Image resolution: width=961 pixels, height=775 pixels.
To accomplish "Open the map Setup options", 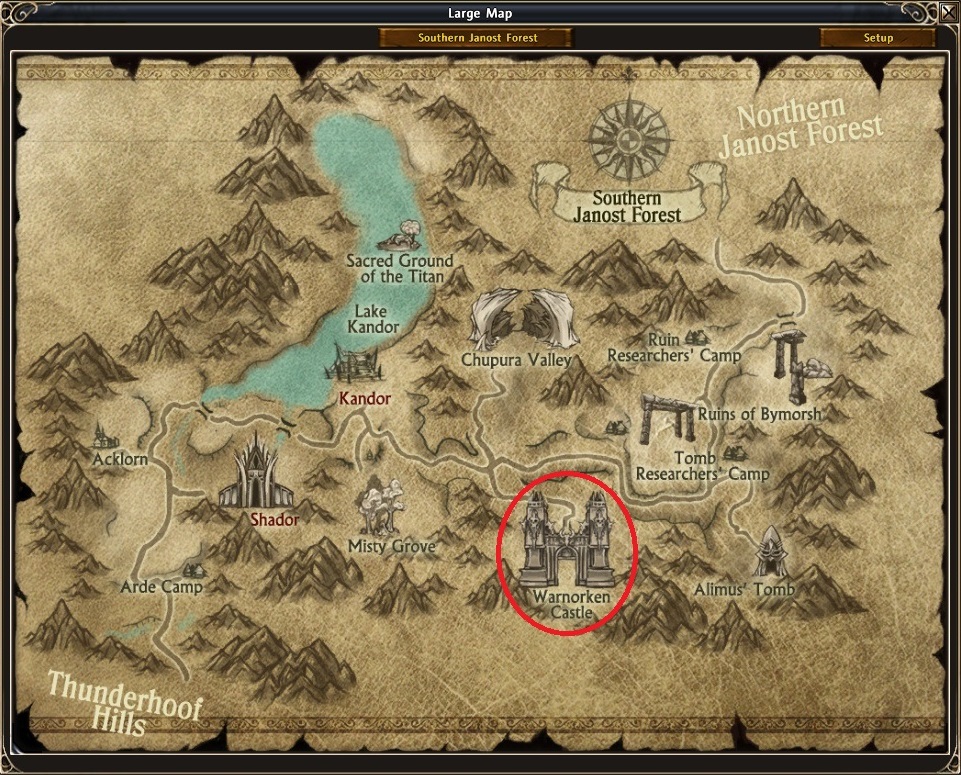I will (x=877, y=38).
